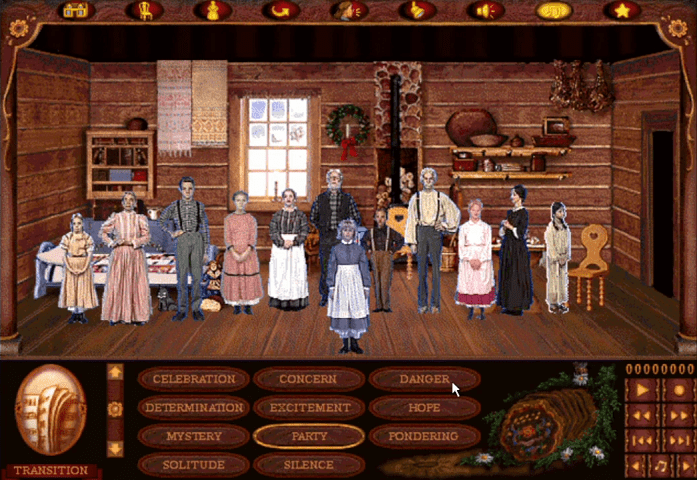Click the highlighted Party music button

coord(309,437)
